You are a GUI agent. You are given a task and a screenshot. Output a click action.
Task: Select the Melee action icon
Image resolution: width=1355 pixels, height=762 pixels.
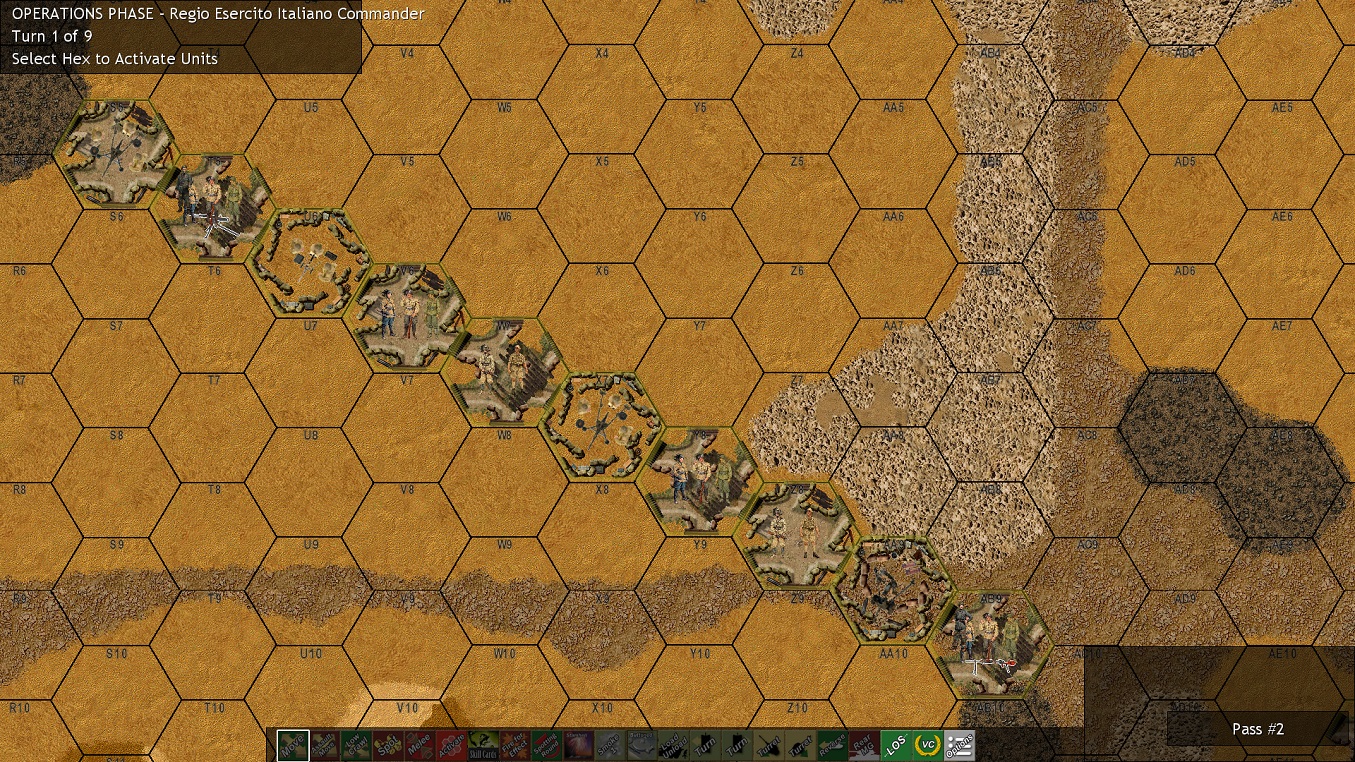tap(419, 744)
